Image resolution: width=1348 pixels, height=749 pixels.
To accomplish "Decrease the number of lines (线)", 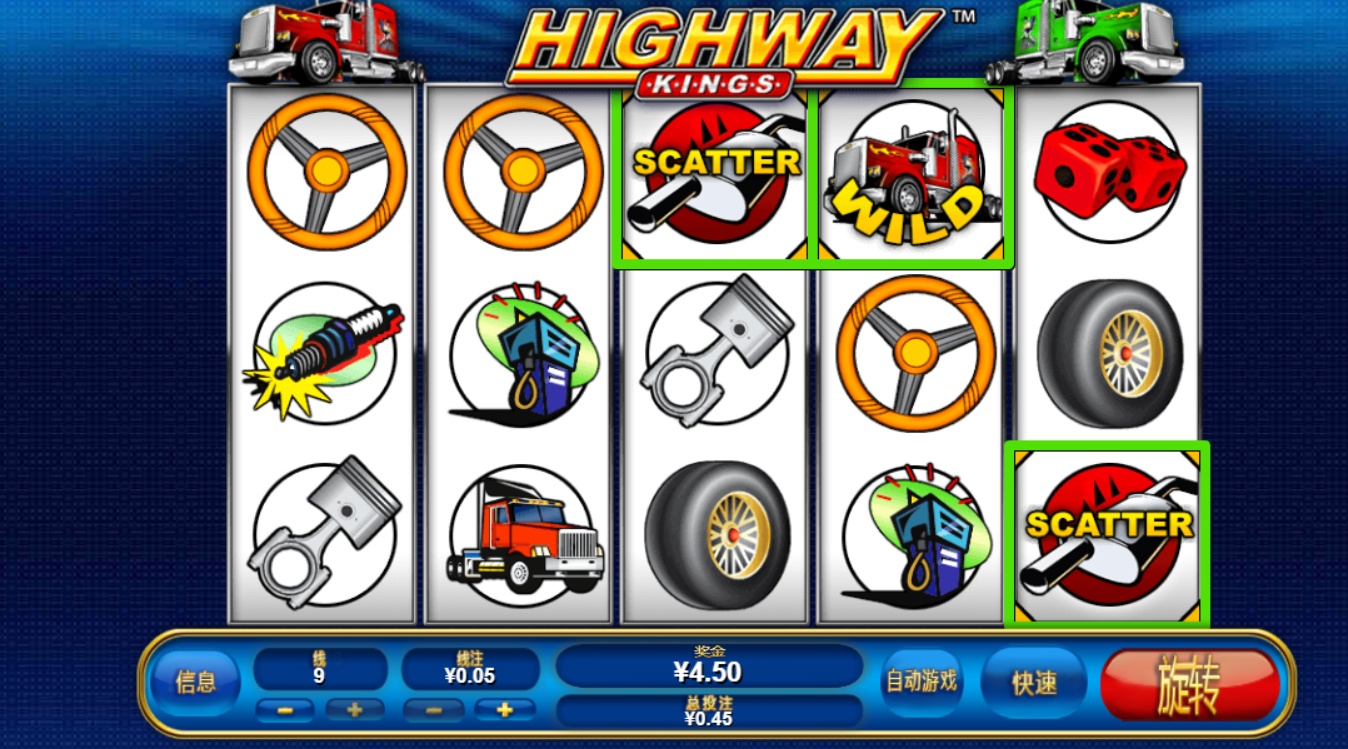I will click(285, 710).
